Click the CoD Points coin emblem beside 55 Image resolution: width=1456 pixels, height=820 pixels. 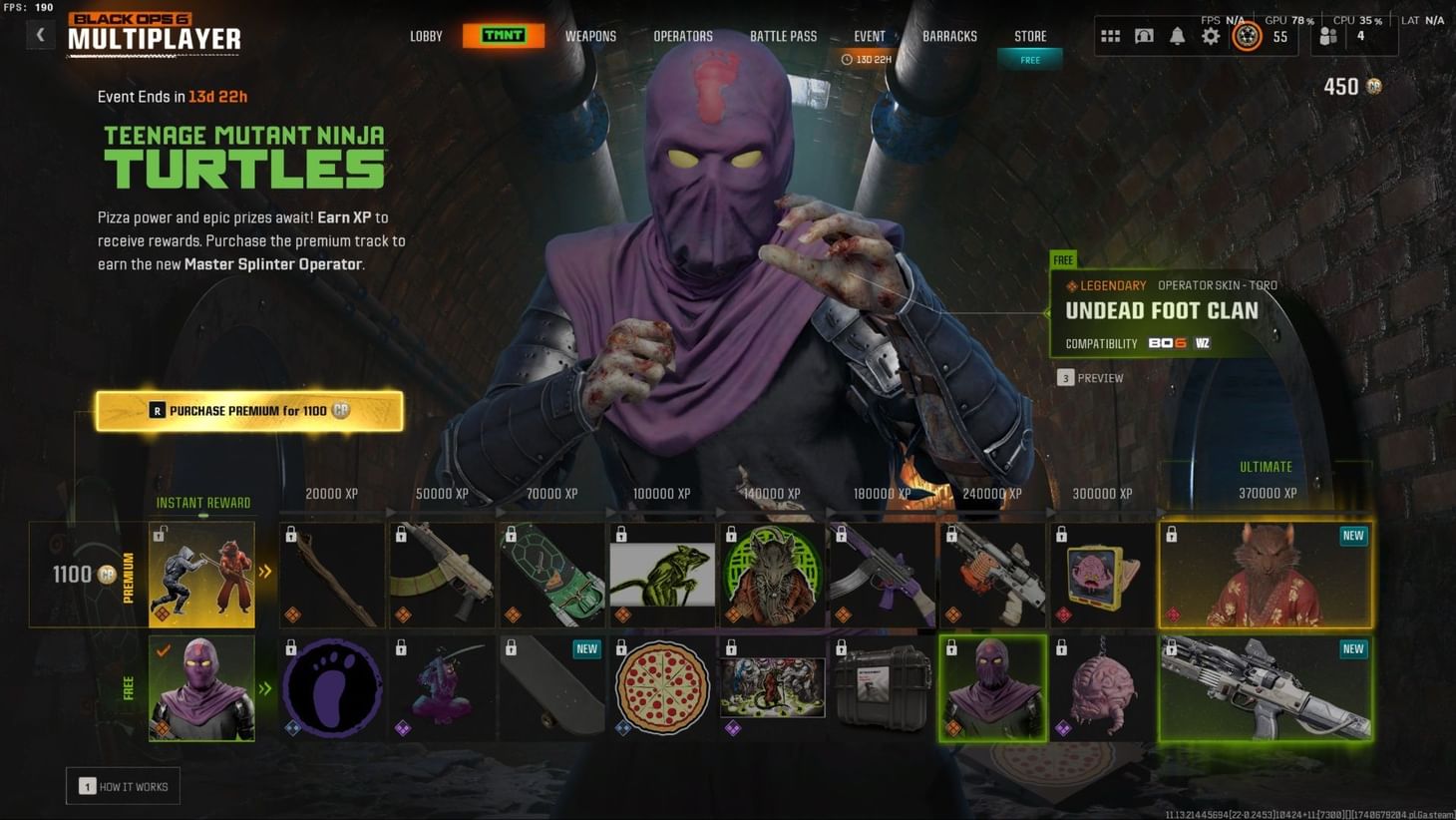pos(1248,36)
